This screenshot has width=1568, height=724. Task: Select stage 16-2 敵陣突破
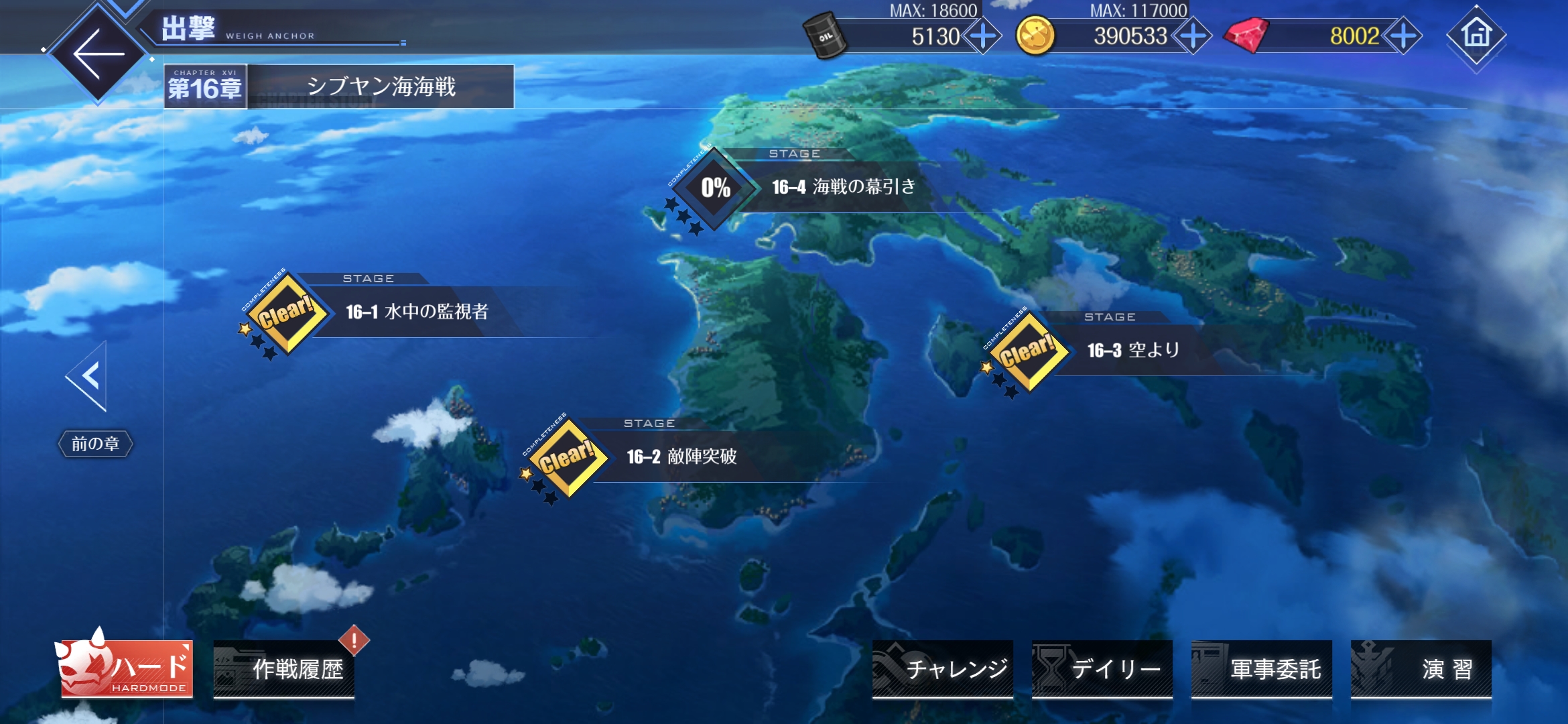(680, 457)
